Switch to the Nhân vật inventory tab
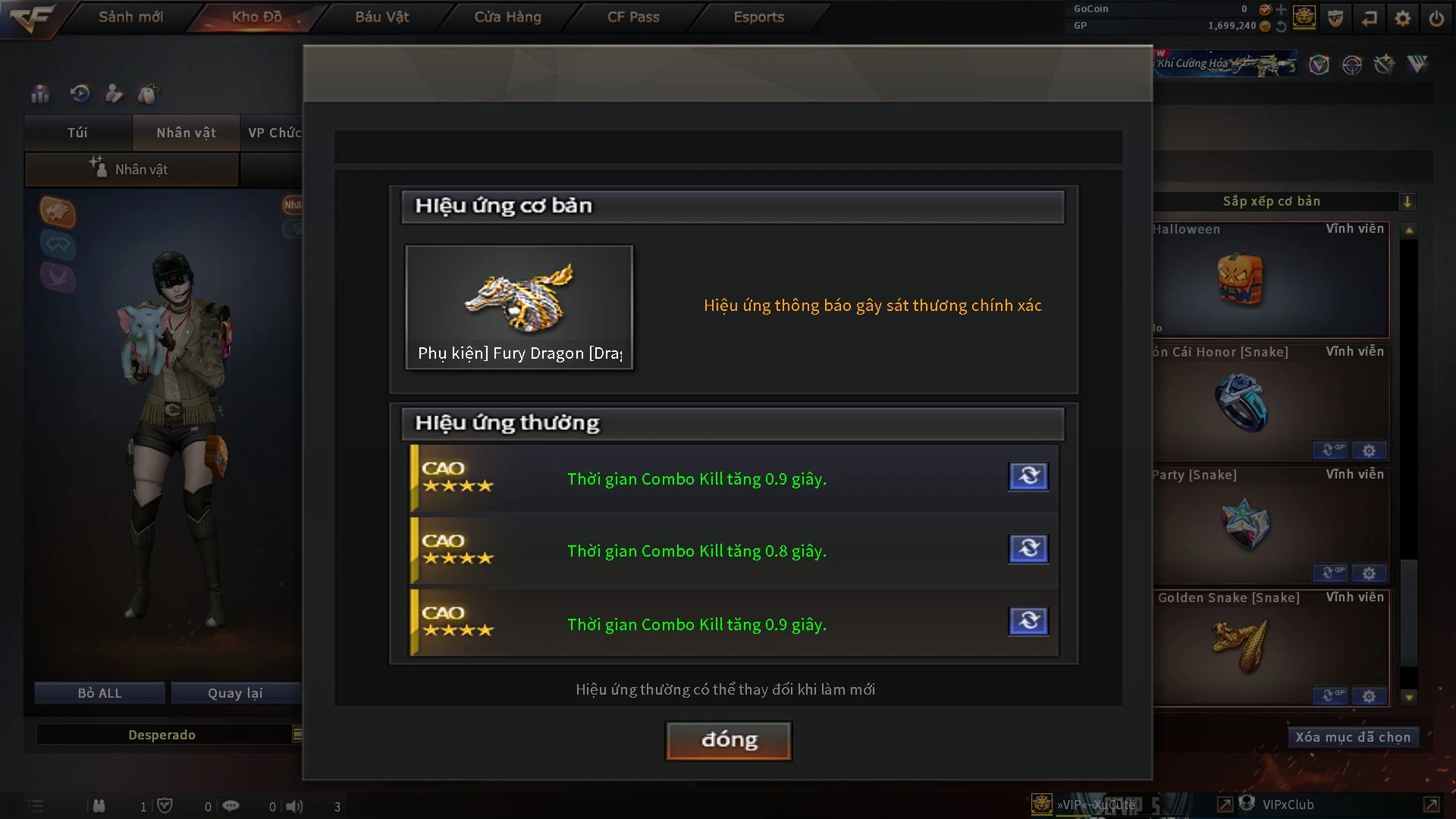The width and height of the screenshot is (1456, 819). coord(186,133)
